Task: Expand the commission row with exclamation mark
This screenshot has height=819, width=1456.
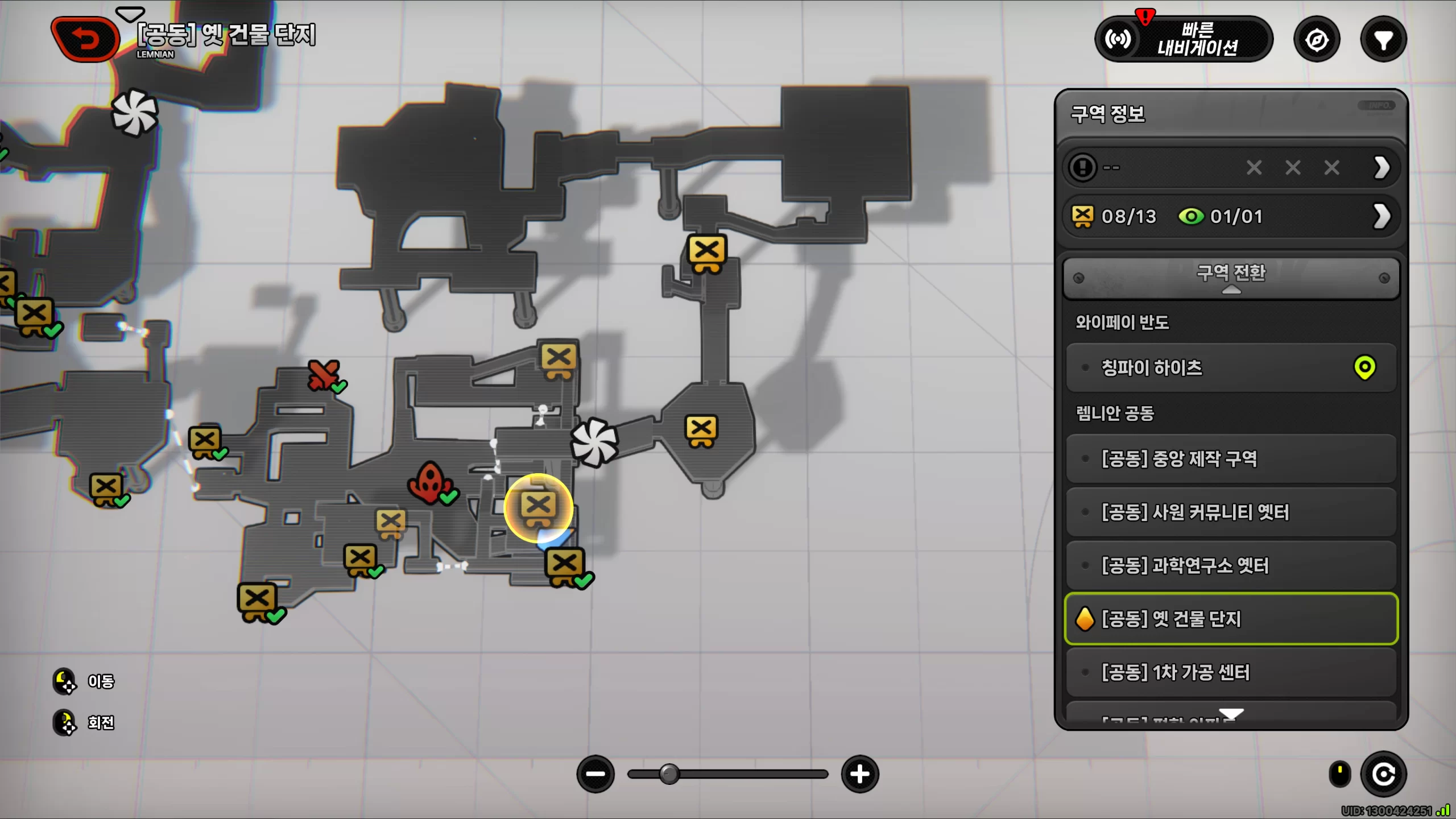Action: click(x=1231, y=168)
